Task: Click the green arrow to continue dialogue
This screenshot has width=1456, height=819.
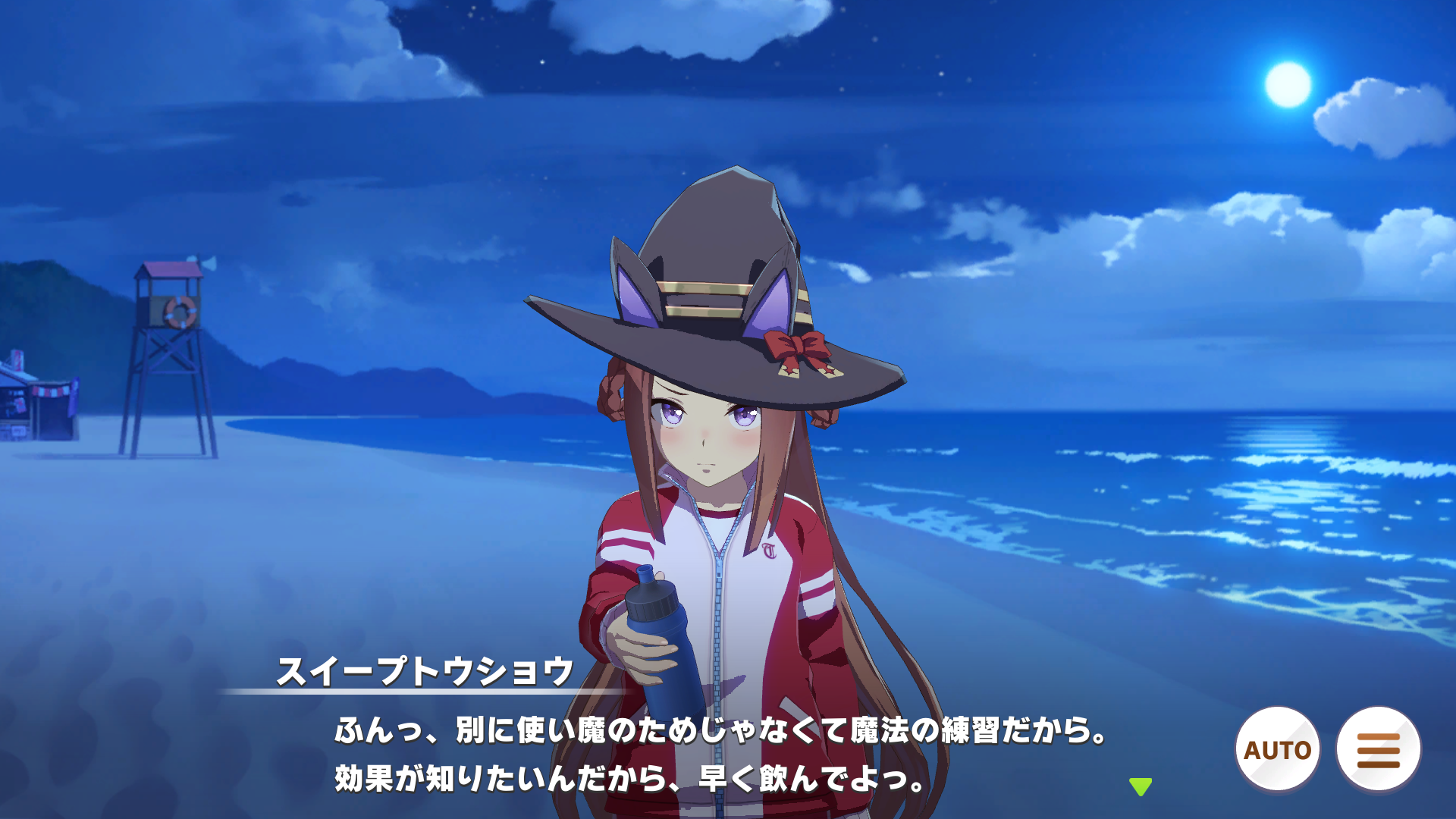Action: pyautogui.click(x=1140, y=786)
